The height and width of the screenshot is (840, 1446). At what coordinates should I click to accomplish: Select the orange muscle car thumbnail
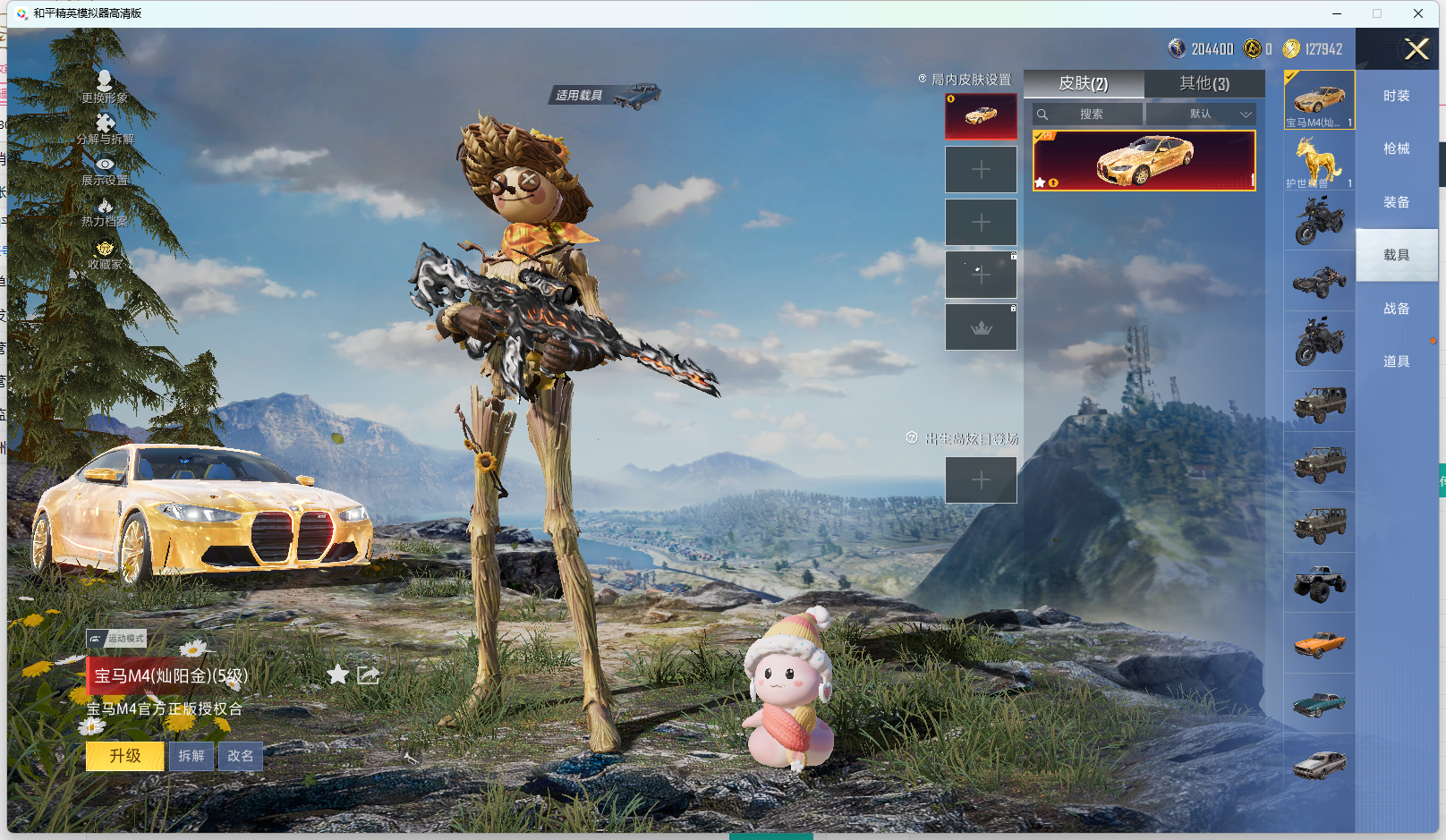1319,643
